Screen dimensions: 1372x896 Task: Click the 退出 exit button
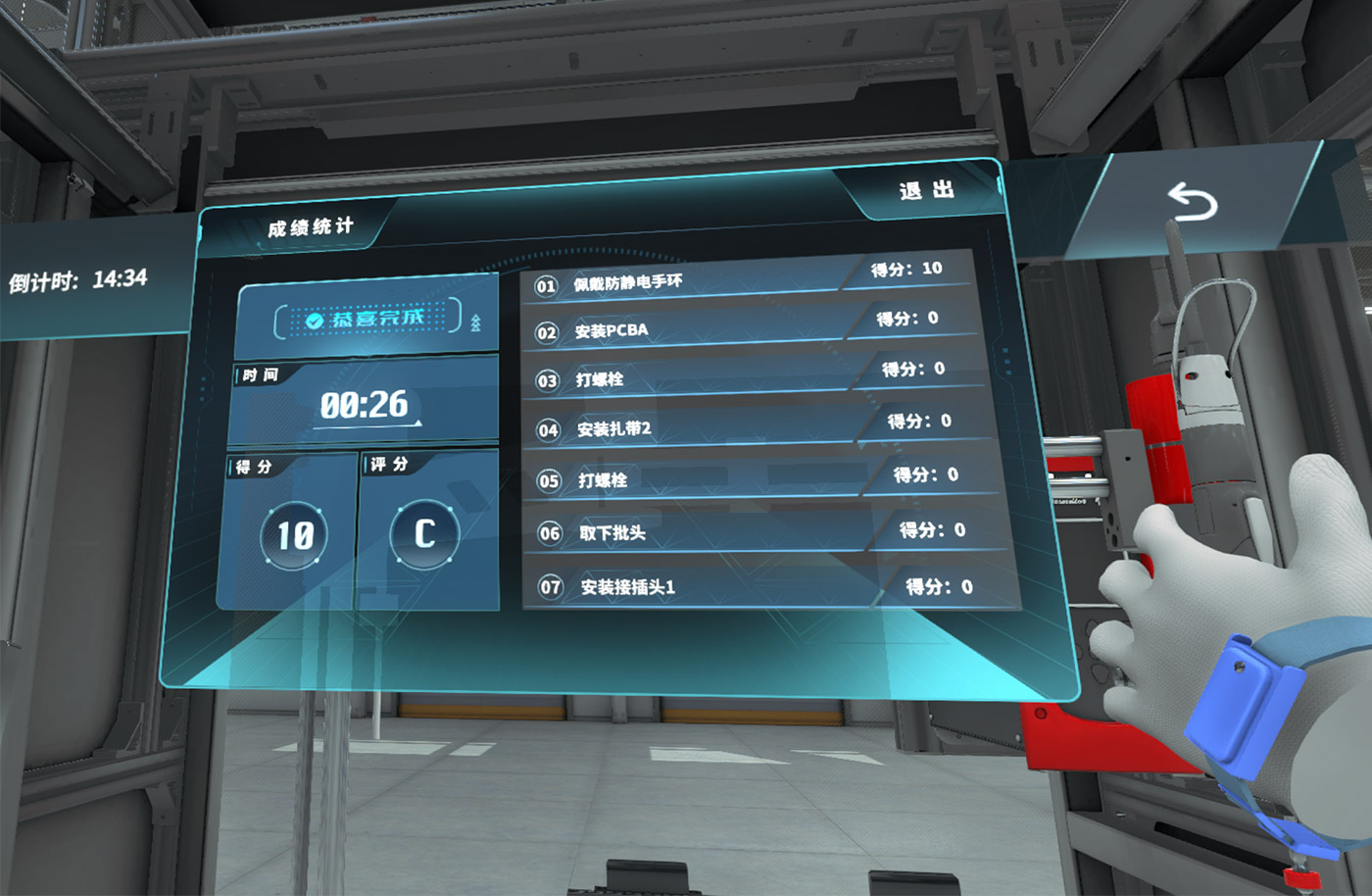tap(926, 190)
